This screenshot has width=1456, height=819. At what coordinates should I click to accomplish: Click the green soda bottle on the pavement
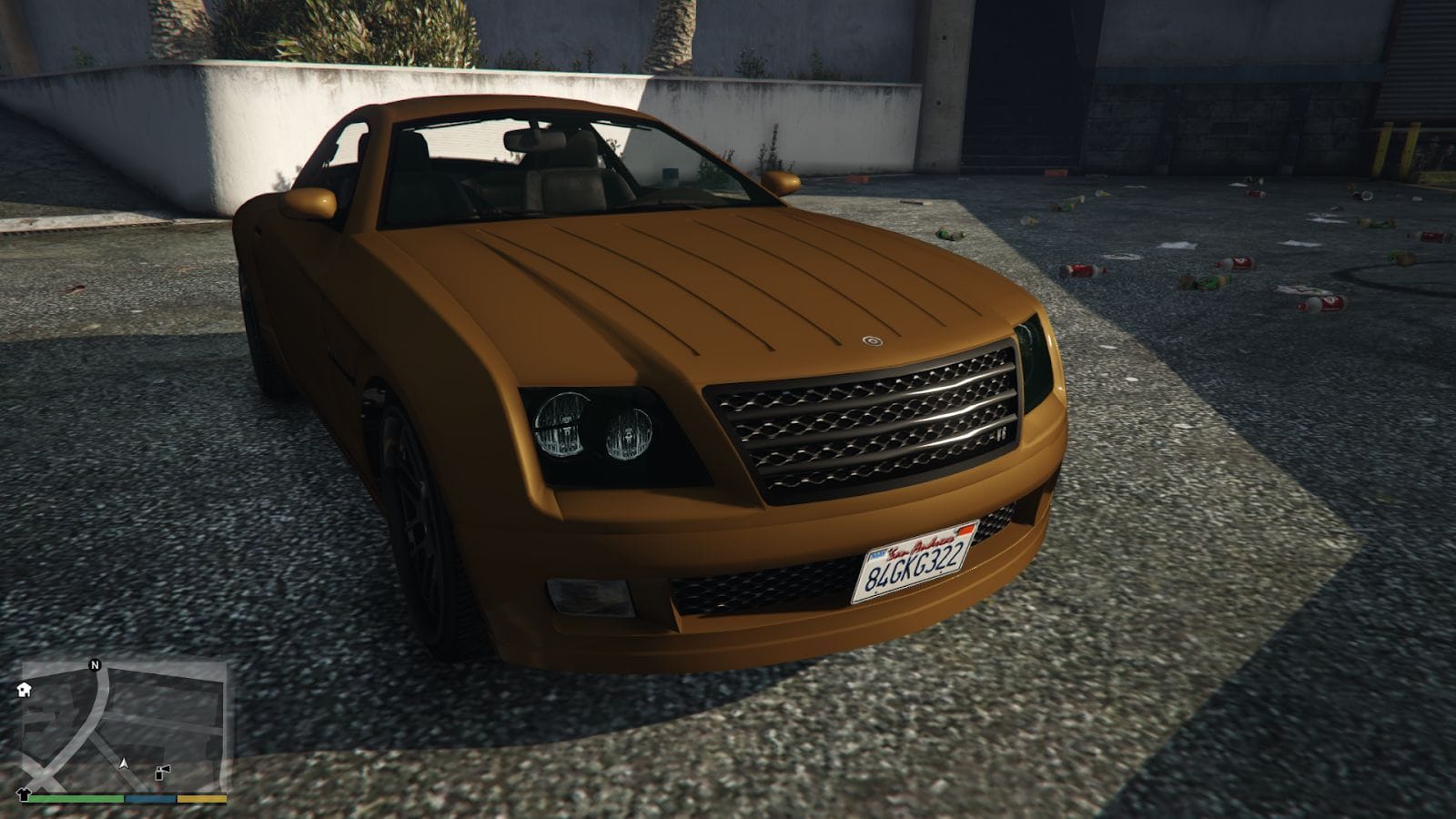951,236
